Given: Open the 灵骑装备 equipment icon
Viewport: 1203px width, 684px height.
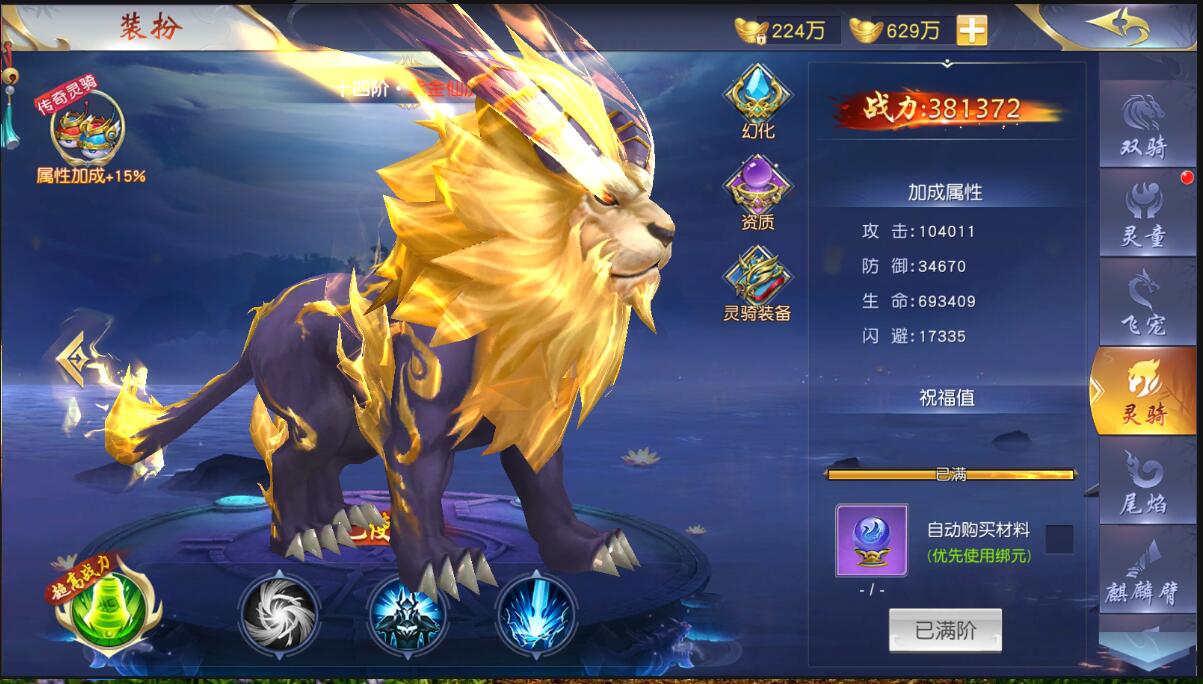Looking at the screenshot, I should pyautogui.click(x=757, y=284).
